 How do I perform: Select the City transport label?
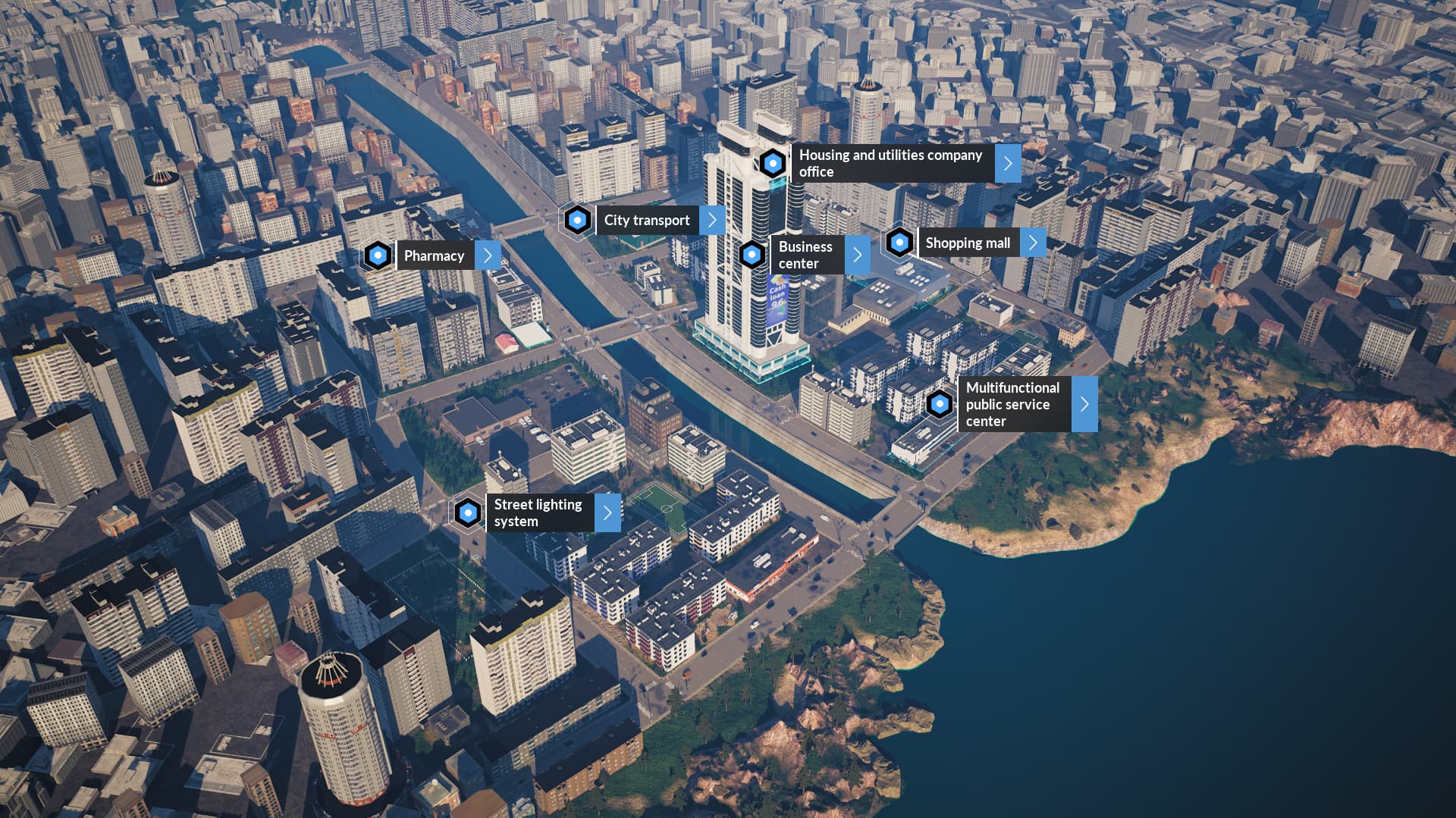(x=647, y=220)
